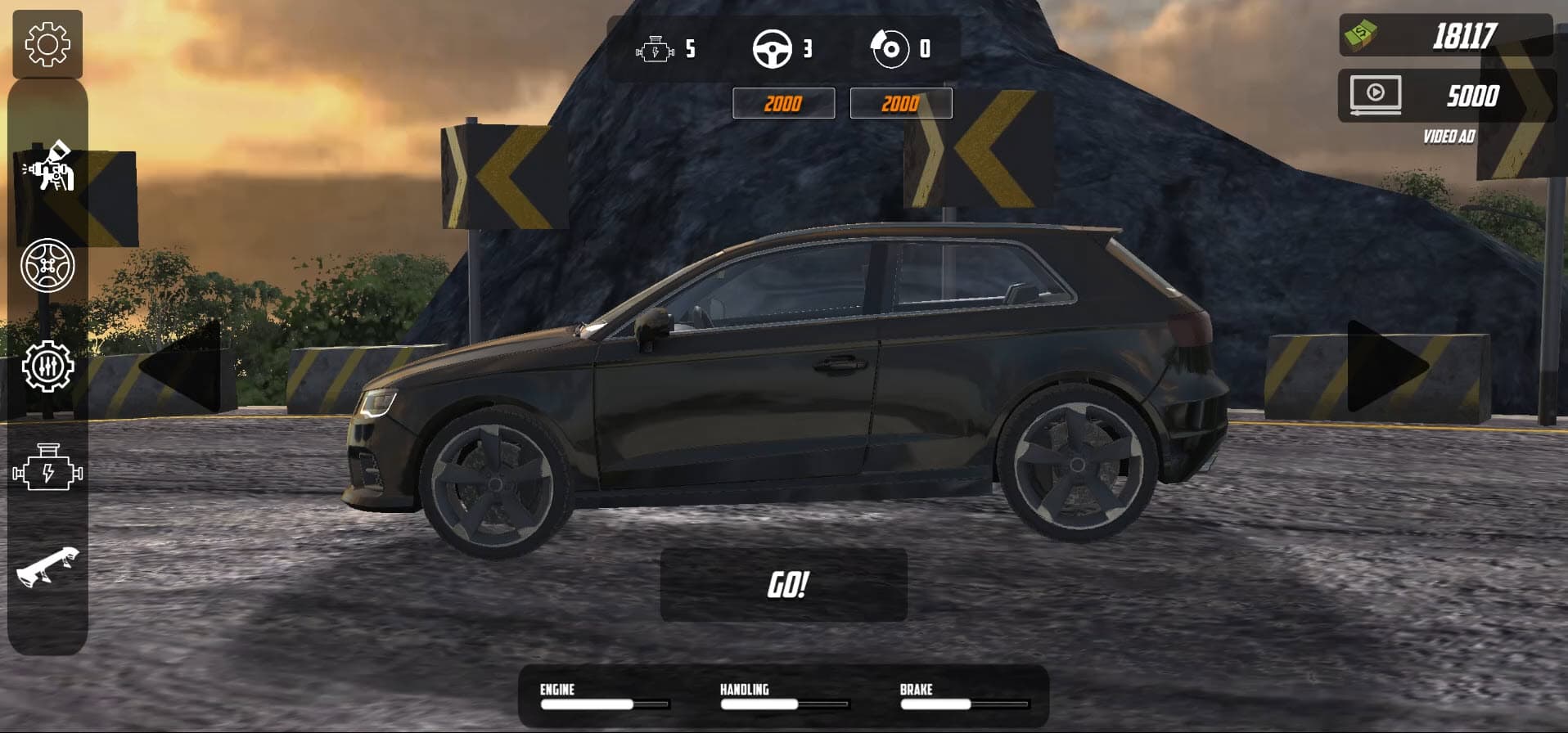Purchase the 2000 steering upgrade
Viewport: 1568px width, 733px height.
coord(900,103)
